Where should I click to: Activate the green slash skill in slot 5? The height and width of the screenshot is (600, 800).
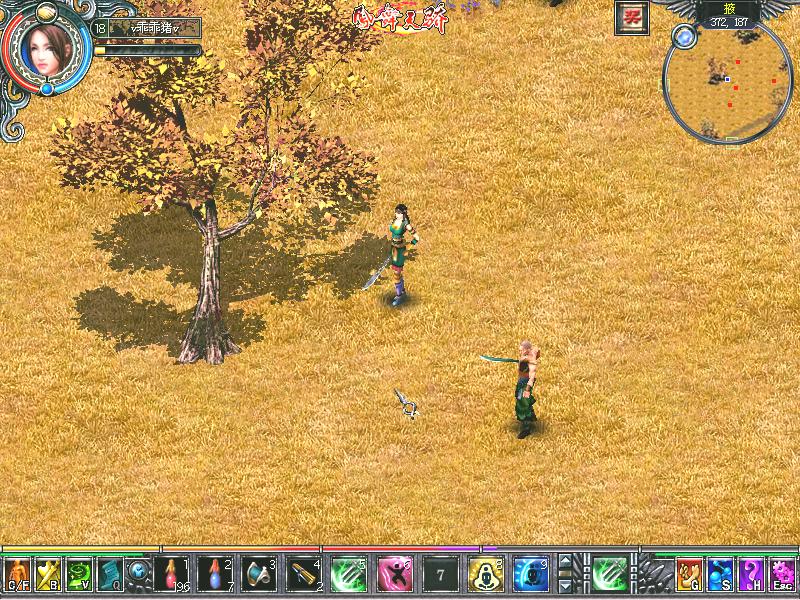tap(350, 574)
